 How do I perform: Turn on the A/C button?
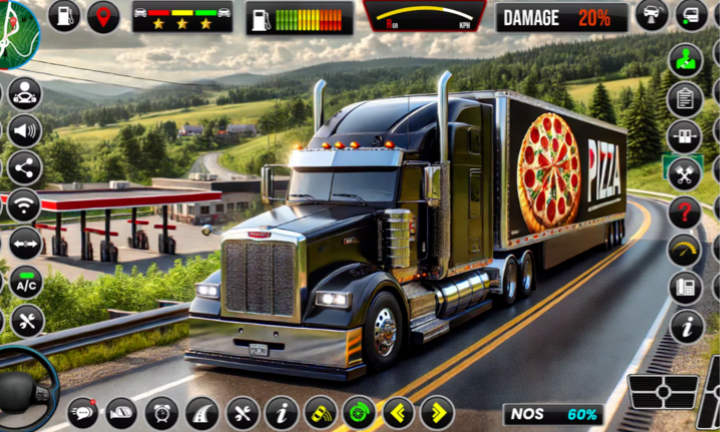pyautogui.click(x=24, y=282)
